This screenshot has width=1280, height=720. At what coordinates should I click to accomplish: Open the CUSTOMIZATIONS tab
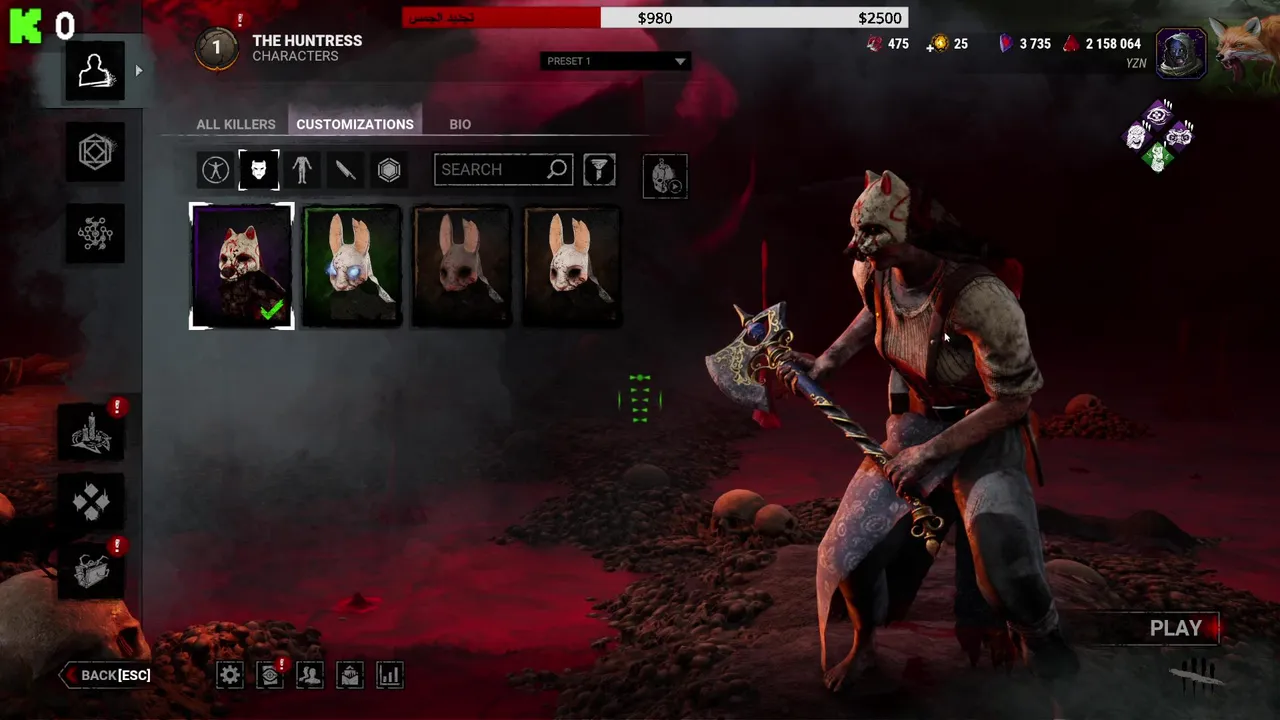tap(355, 124)
